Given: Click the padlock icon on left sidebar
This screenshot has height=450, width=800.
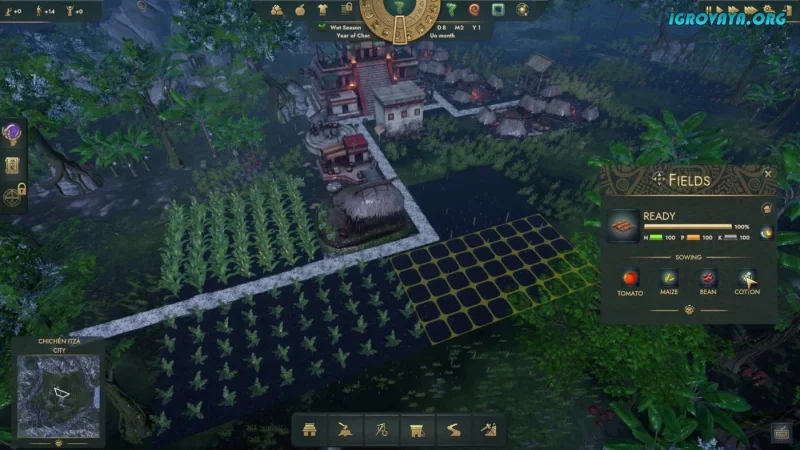Looking at the screenshot, I should point(13,197).
